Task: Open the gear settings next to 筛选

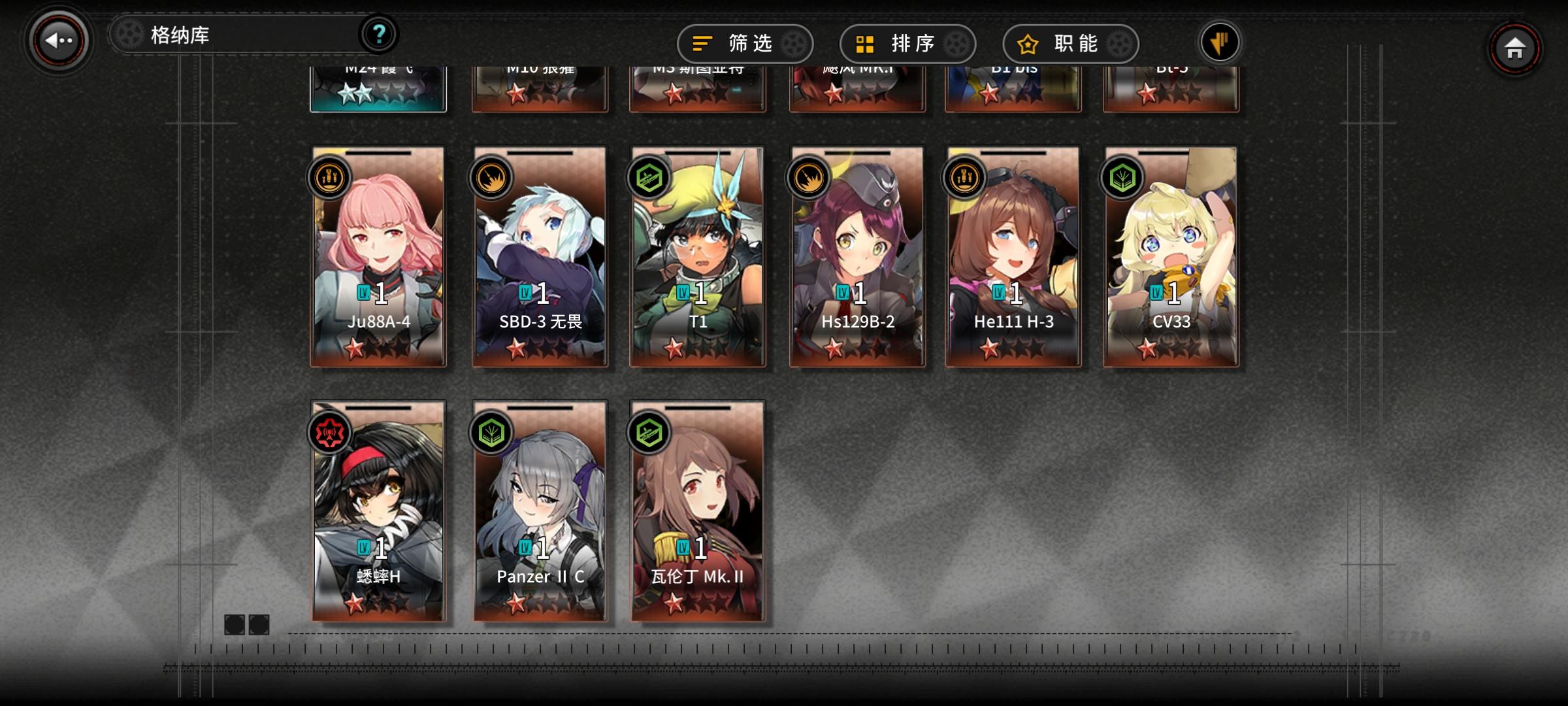Action: [x=794, y=42]
